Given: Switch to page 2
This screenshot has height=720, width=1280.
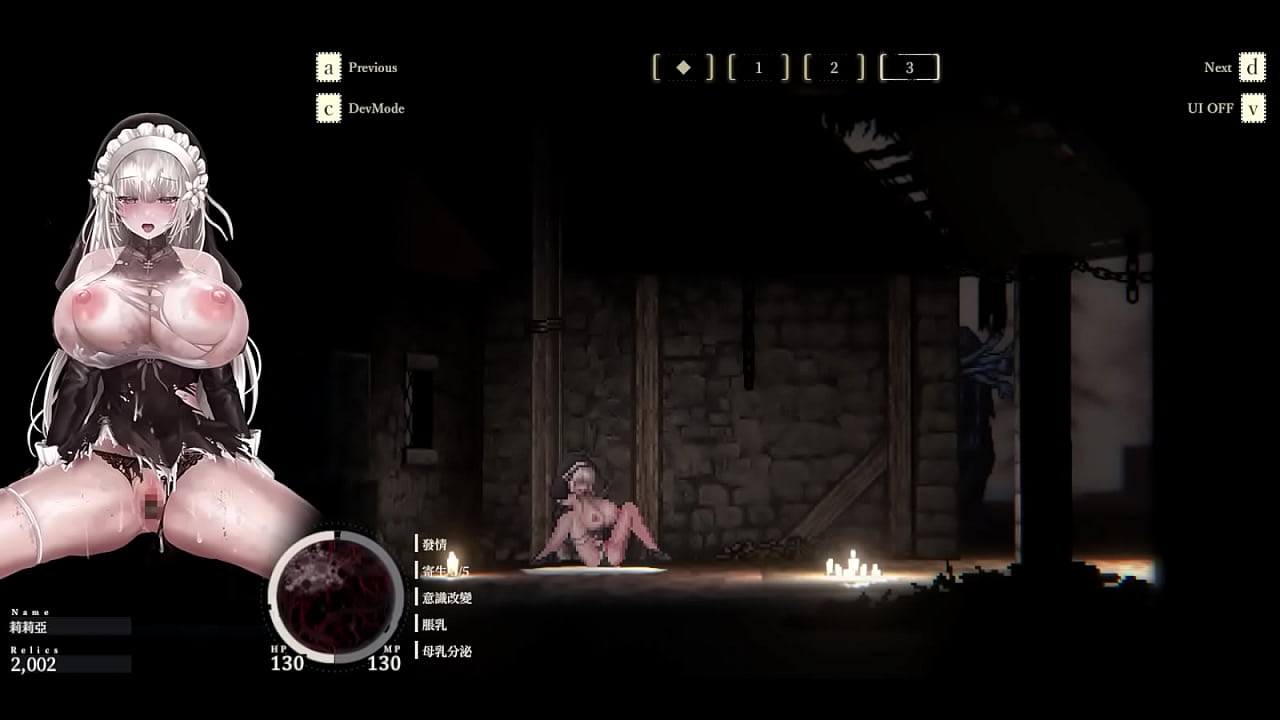Looking at the screenshot, I should (x=833, y=67).
